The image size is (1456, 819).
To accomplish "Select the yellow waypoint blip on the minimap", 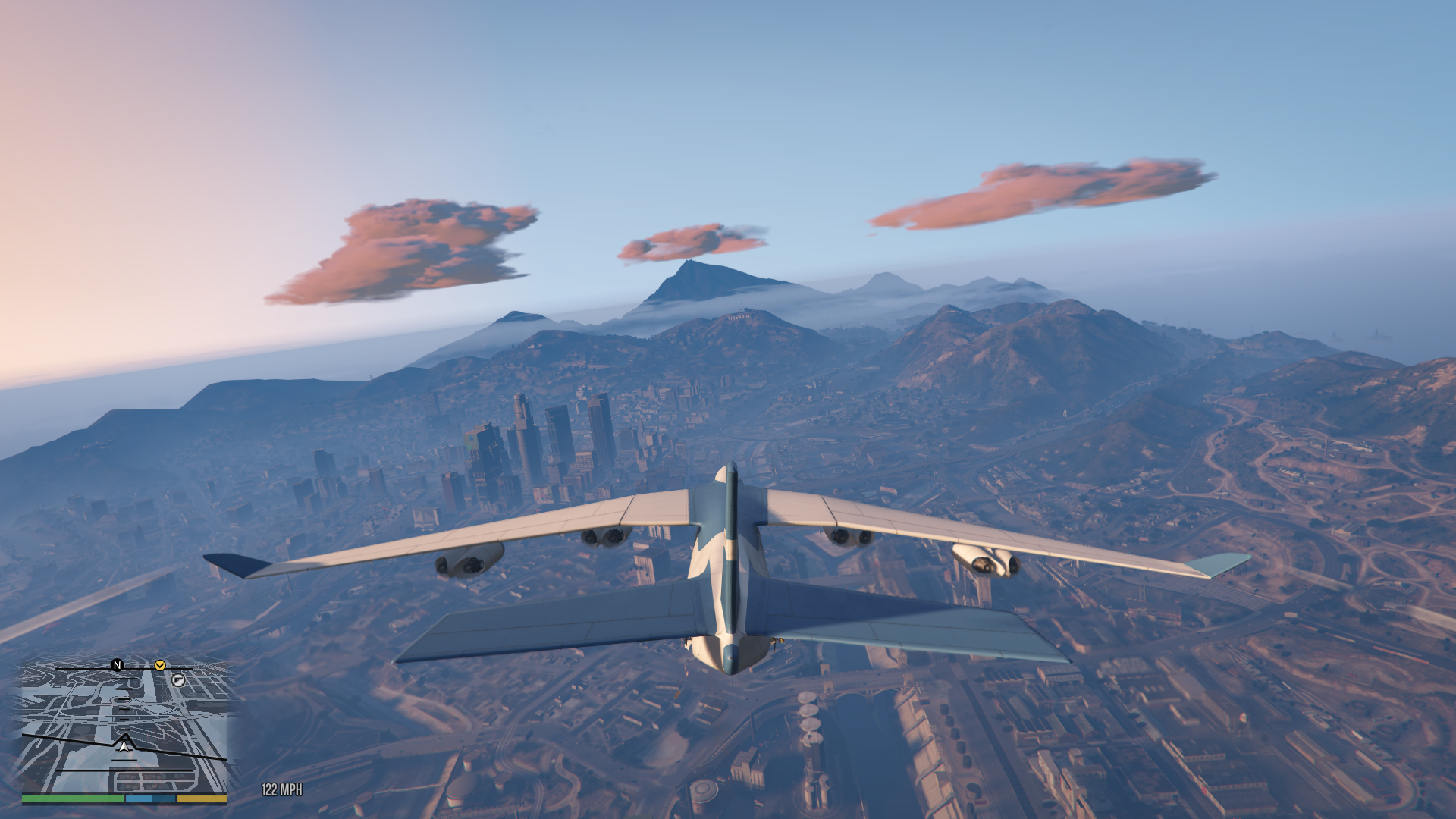I will tap(160, 666).
